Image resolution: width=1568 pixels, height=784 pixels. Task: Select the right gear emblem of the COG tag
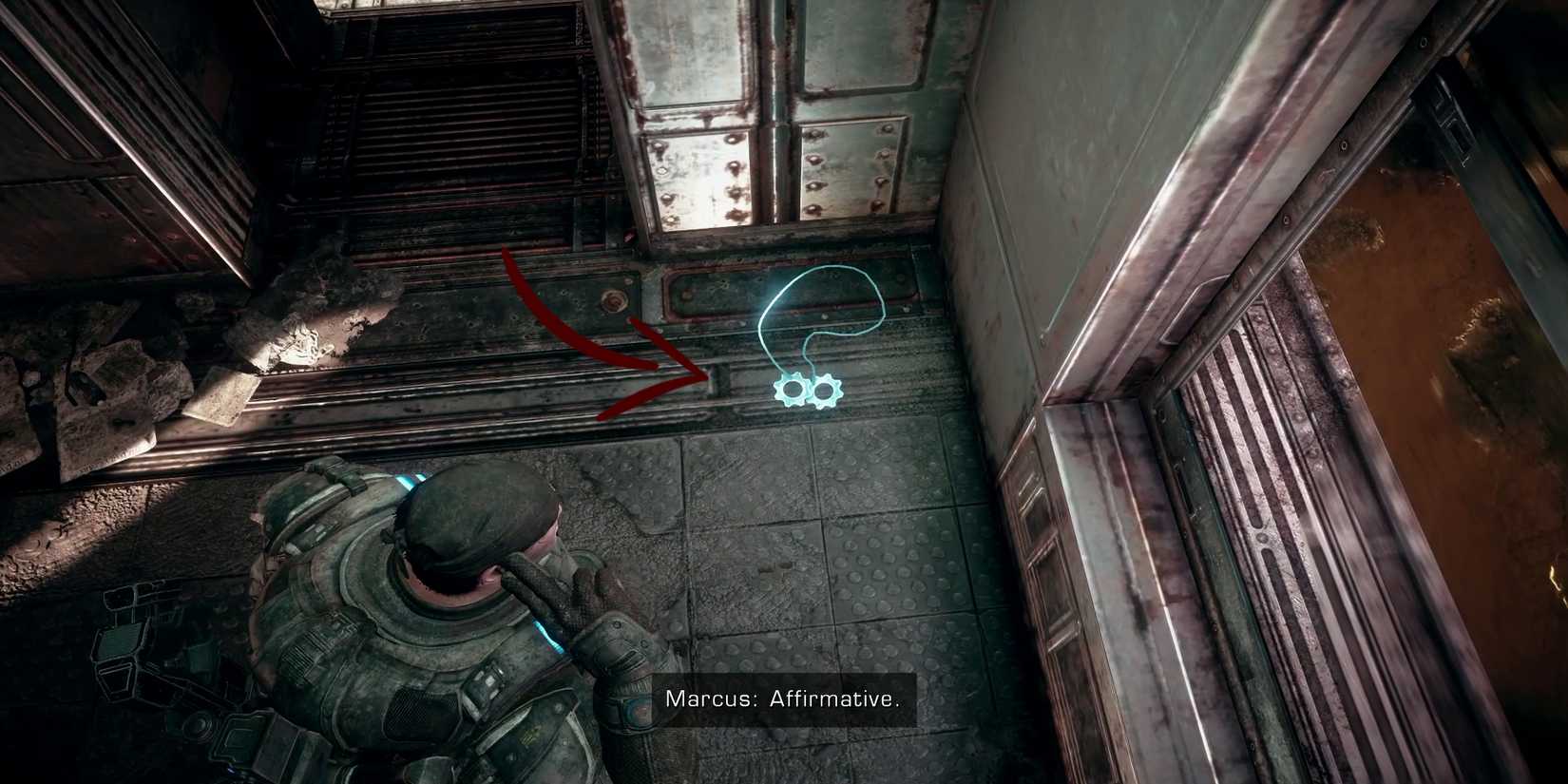(x=827, y=390)
